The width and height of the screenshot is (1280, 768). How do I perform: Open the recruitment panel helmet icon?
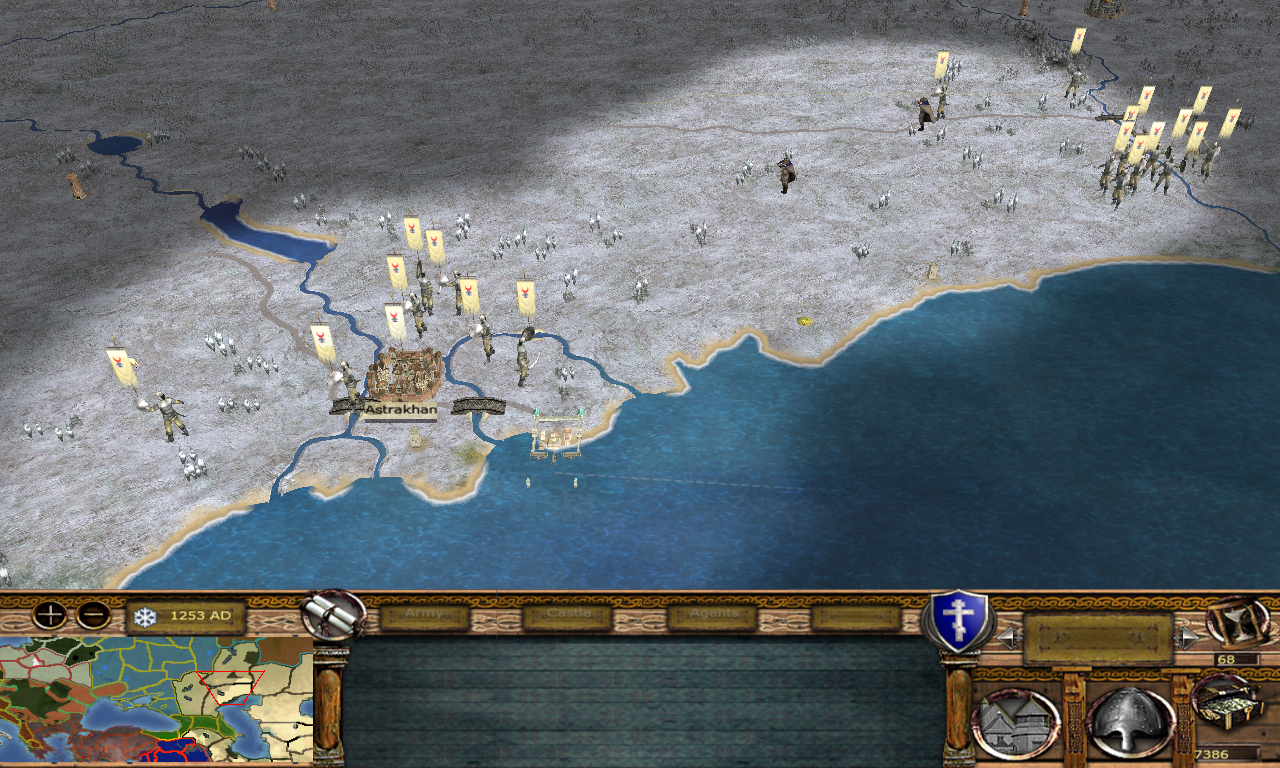pos(1130,722)
